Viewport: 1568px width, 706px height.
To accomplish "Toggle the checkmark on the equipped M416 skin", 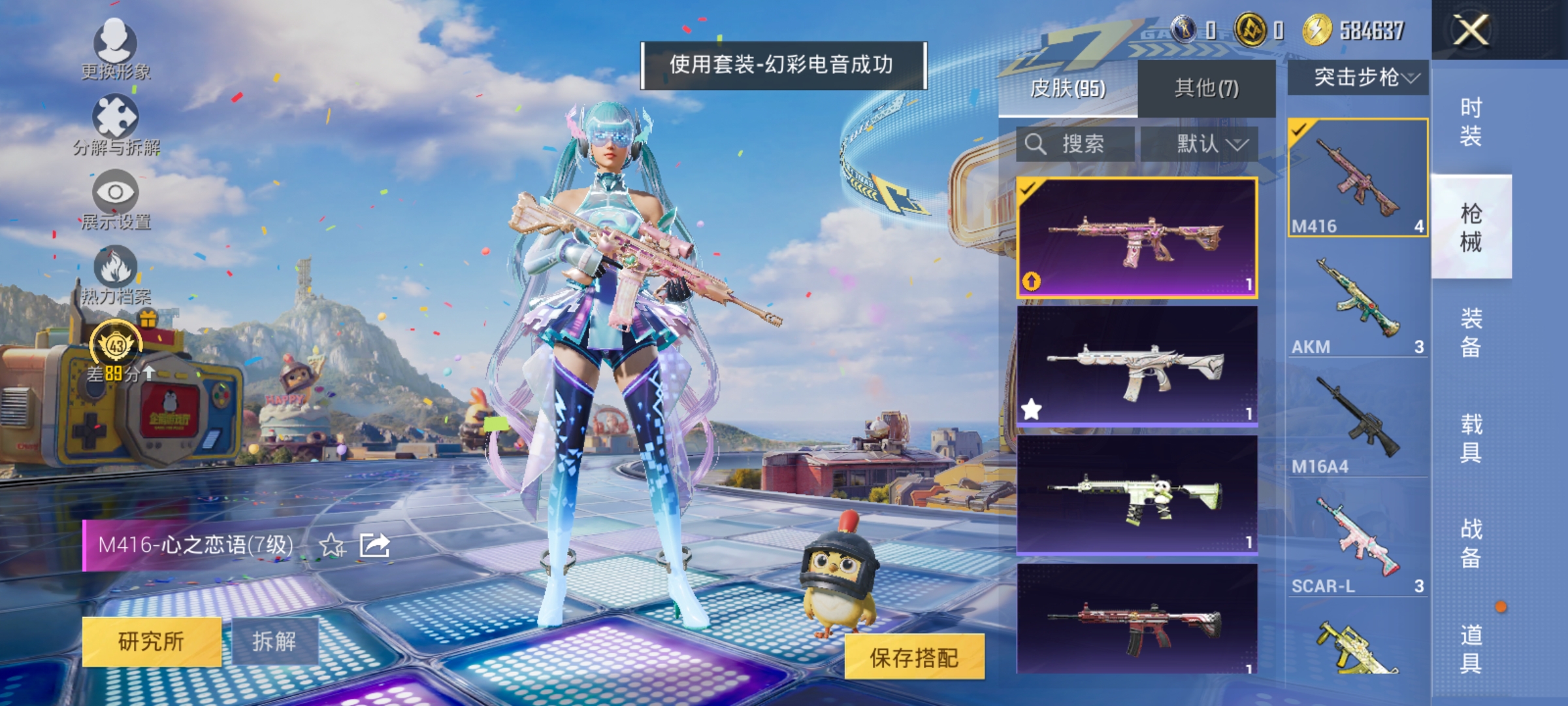I will (1026, 190).
